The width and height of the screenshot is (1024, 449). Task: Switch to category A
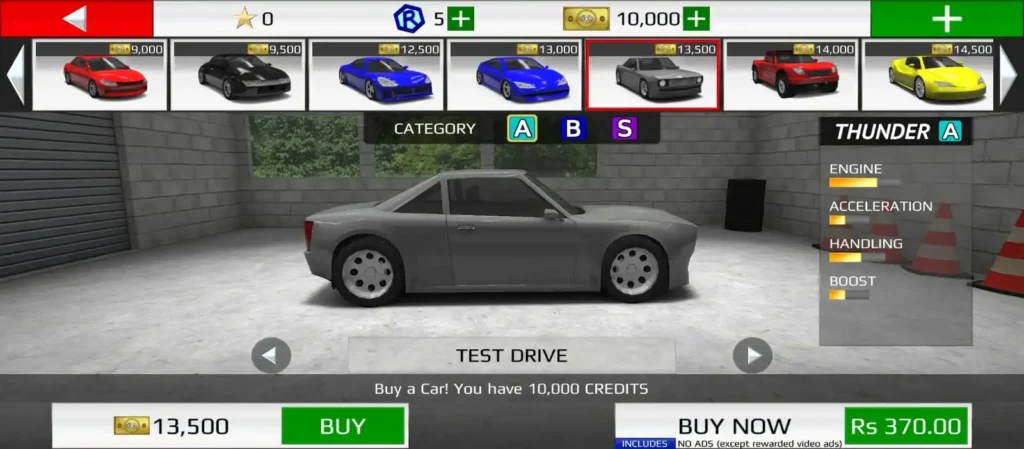522,128
